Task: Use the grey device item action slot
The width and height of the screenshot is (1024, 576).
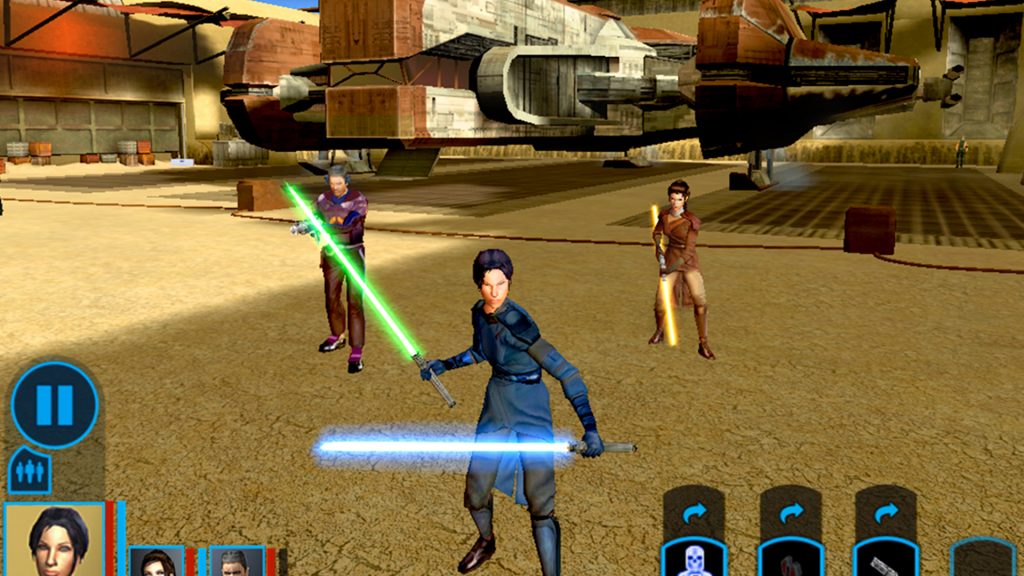Action: pos(885,559)
